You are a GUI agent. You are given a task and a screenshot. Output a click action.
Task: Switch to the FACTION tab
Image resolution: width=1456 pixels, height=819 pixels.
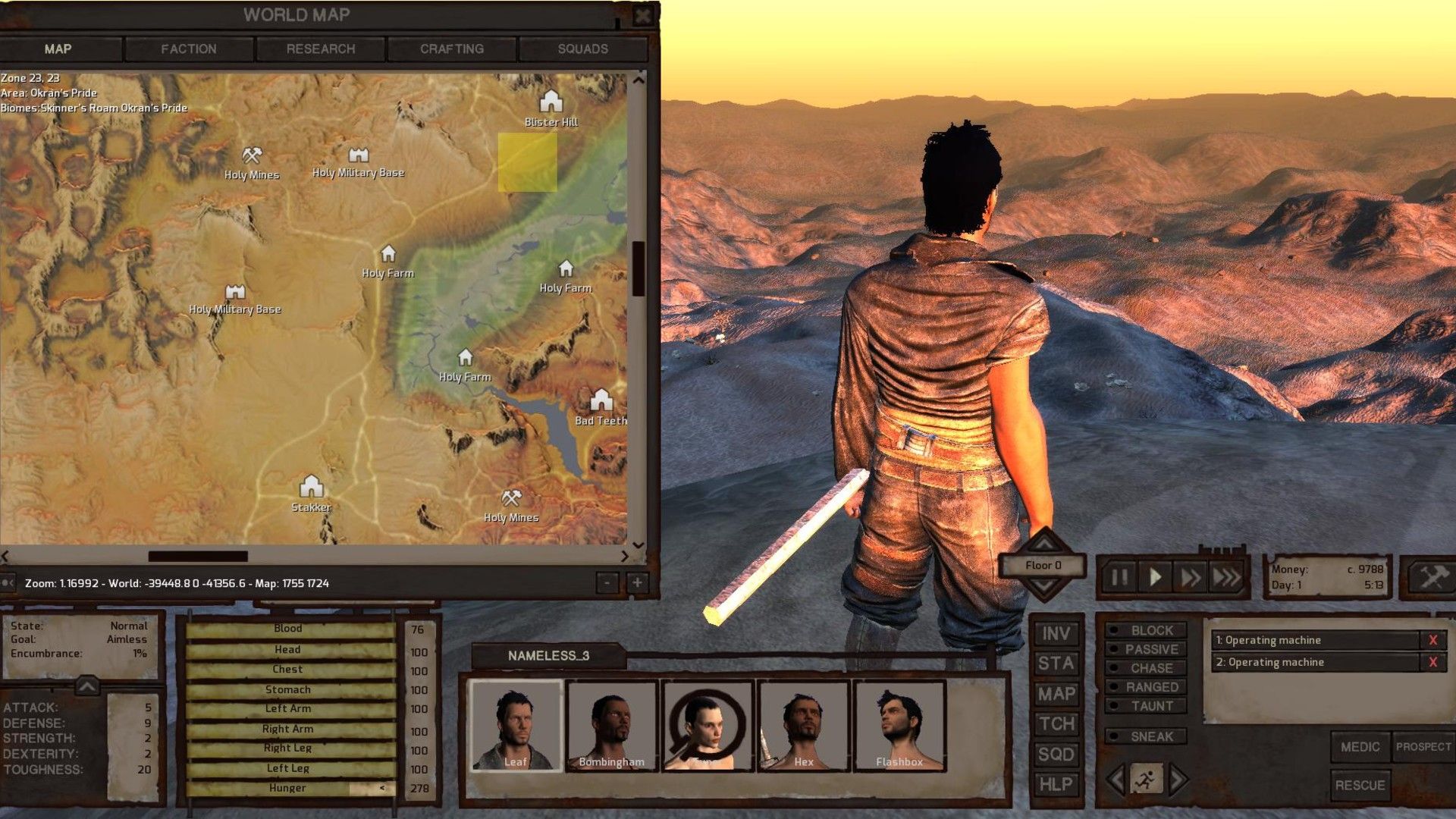click(188, 49)
